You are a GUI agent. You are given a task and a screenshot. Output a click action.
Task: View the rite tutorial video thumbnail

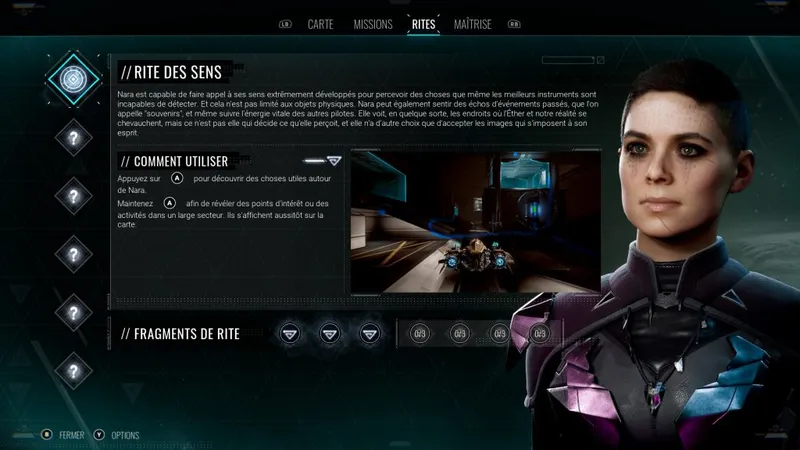475,221
